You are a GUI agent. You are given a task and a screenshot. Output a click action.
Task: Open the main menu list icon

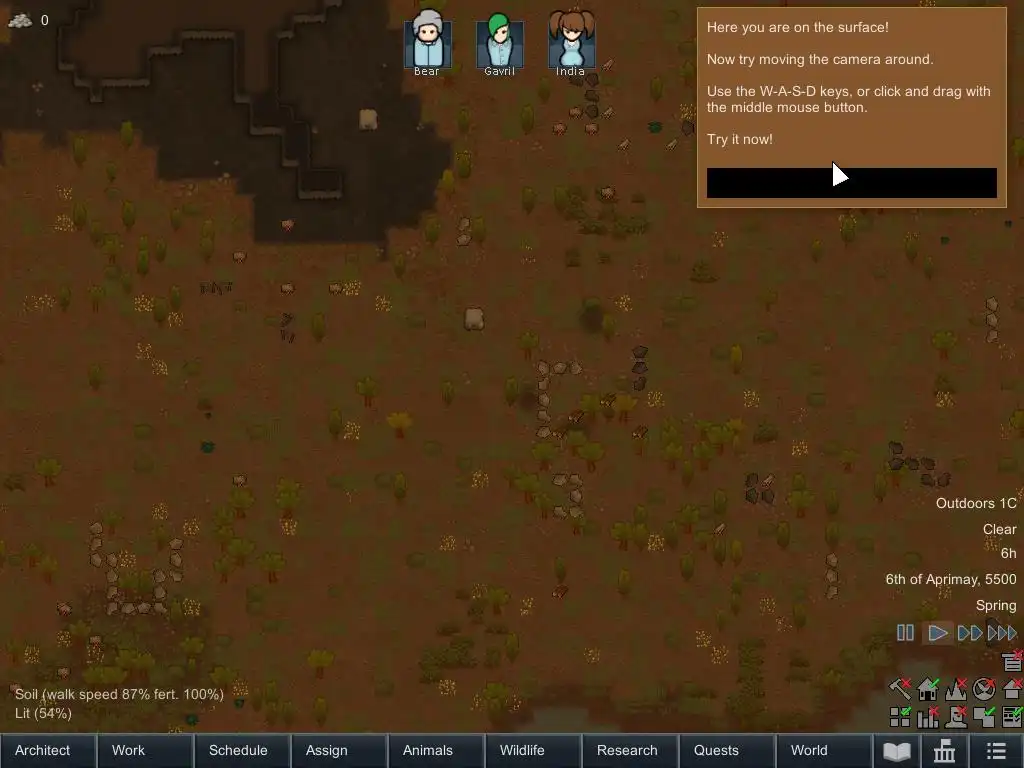point(996,751)
